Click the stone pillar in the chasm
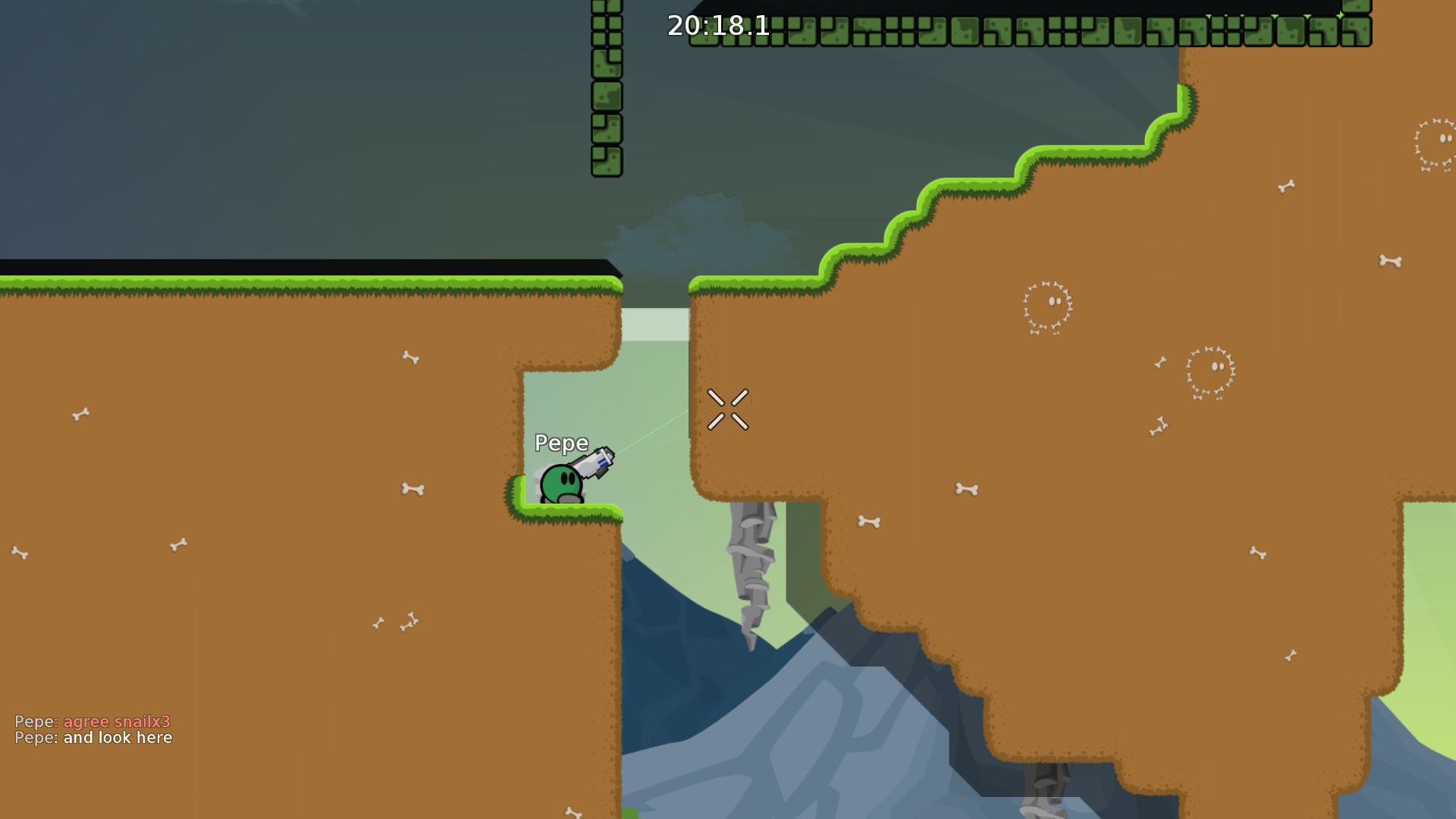The width and height of the screenshot is (1456, 819). (x=752, y=576)
